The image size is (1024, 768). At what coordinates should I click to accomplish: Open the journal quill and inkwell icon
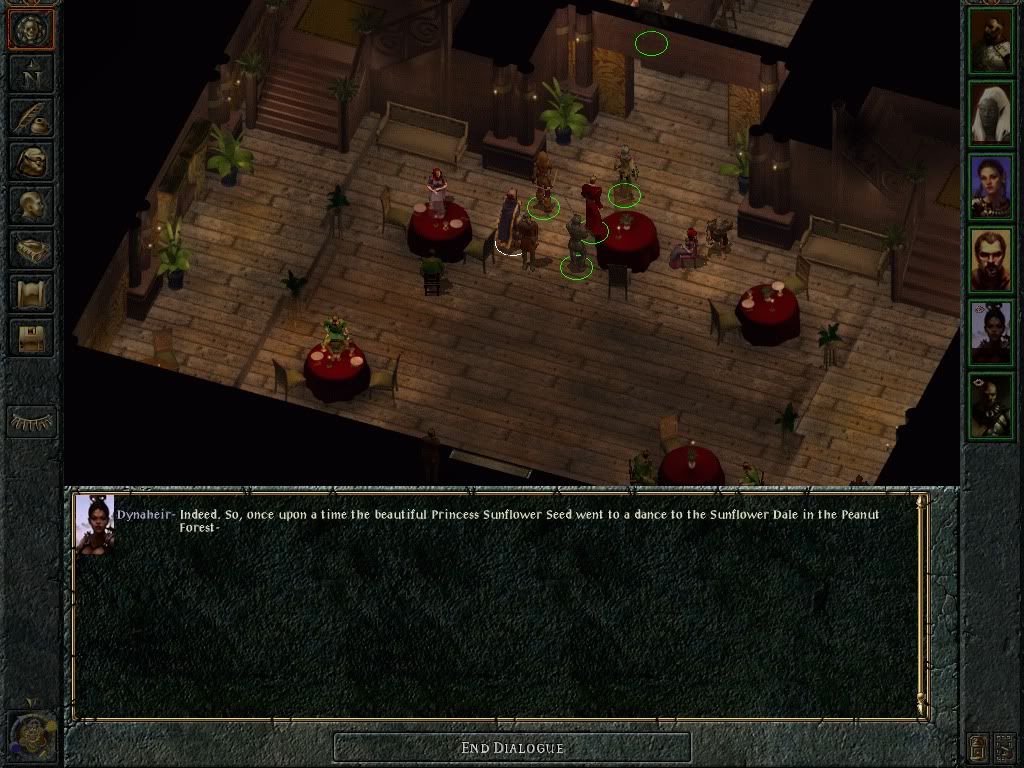tap(31, 118)
